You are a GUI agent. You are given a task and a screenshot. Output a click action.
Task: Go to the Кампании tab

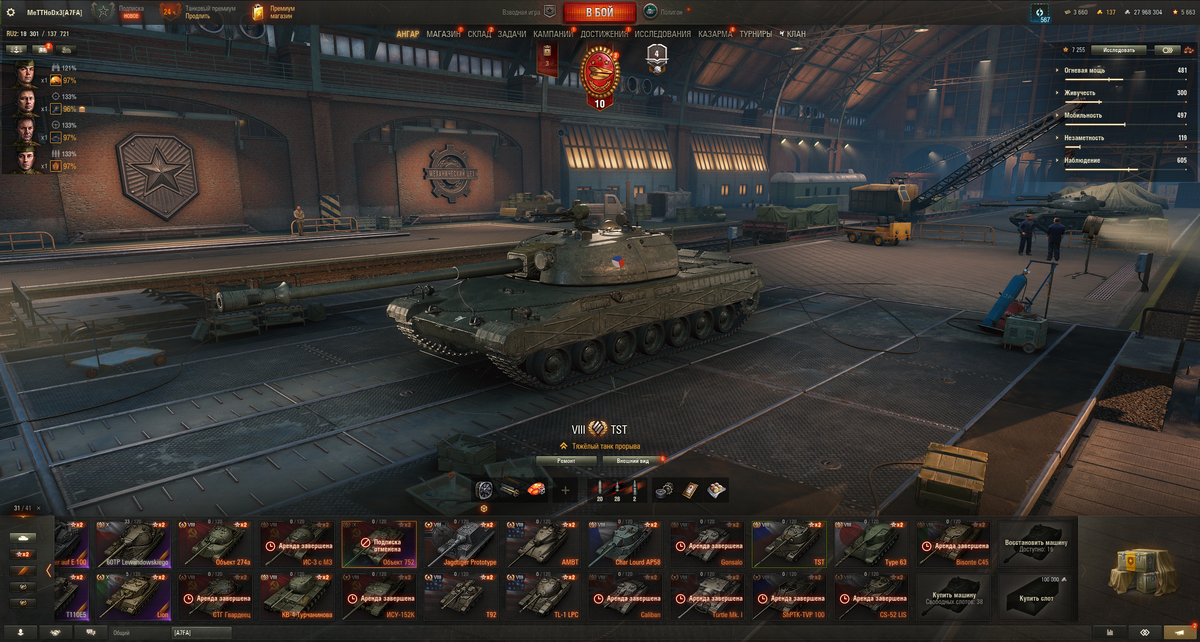pyautogui.click(x=553, y=34)
